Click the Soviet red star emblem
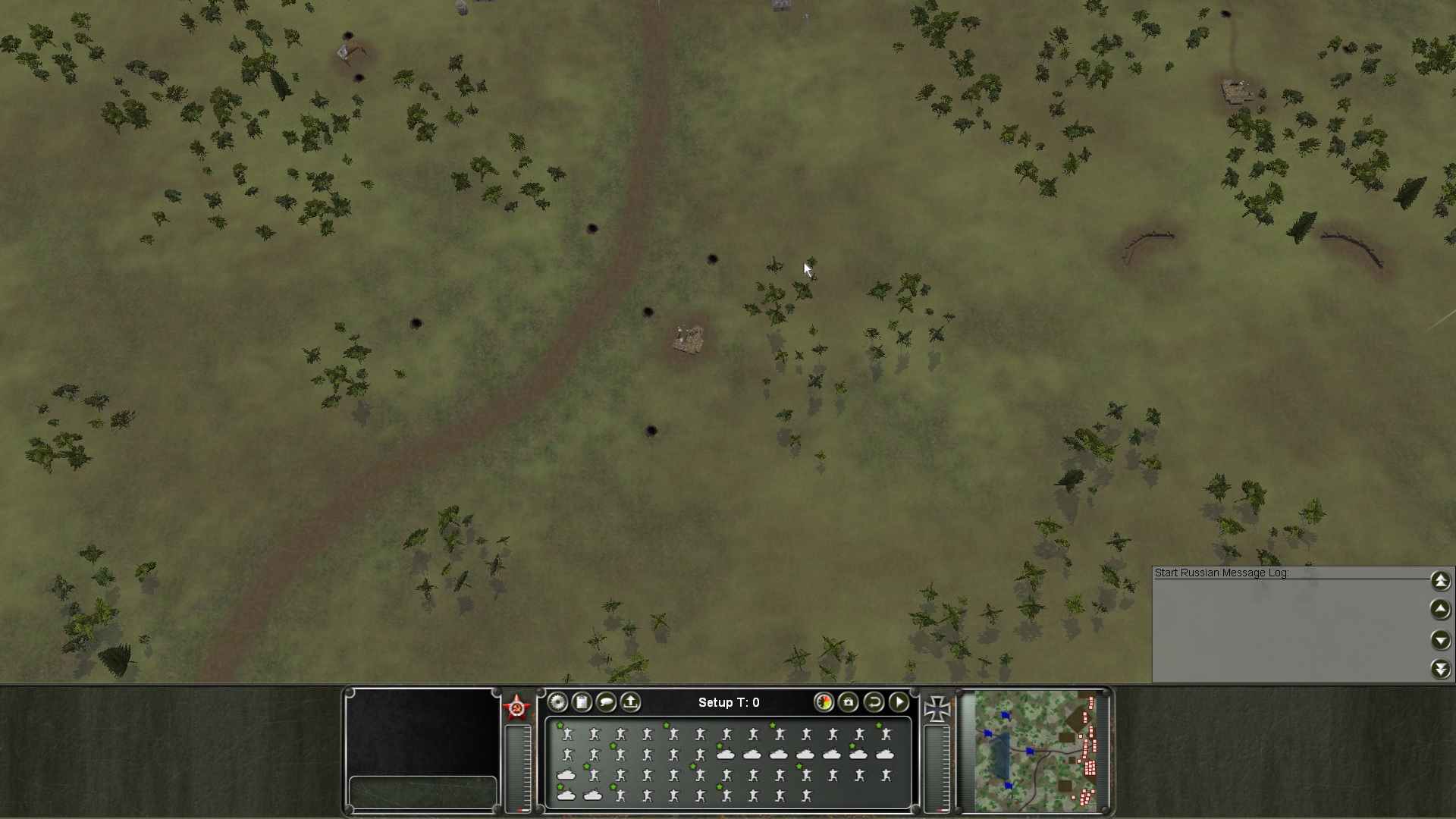 click(x=517, y=708)
